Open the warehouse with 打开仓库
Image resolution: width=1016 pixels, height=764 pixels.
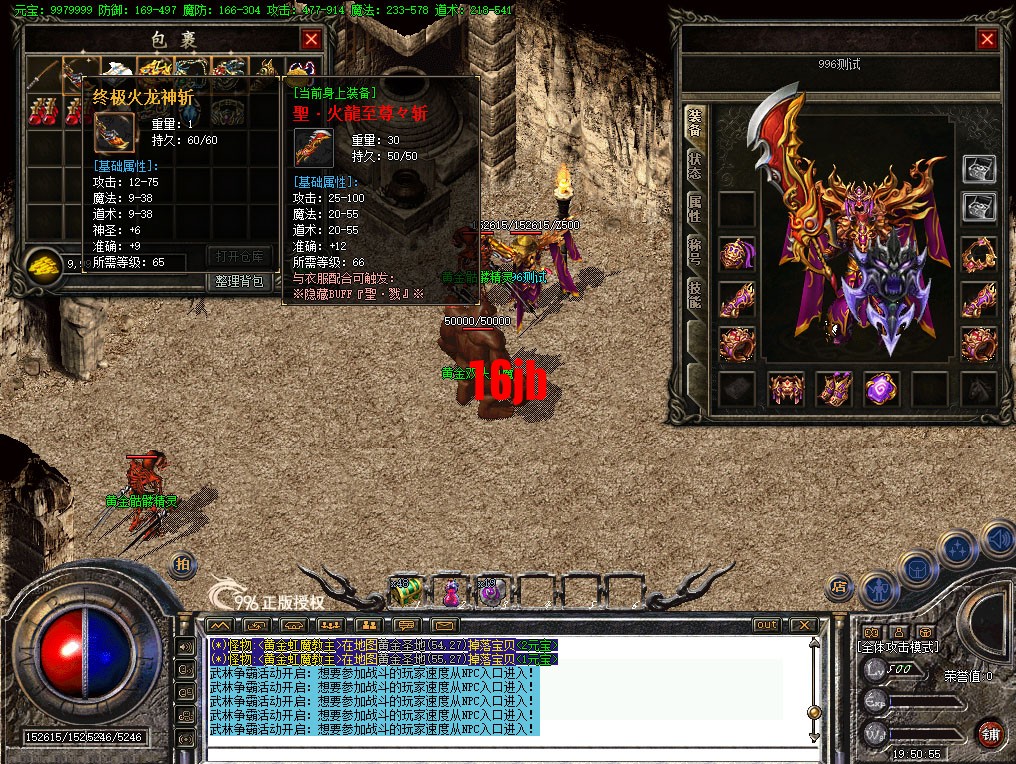click(240, 256)
